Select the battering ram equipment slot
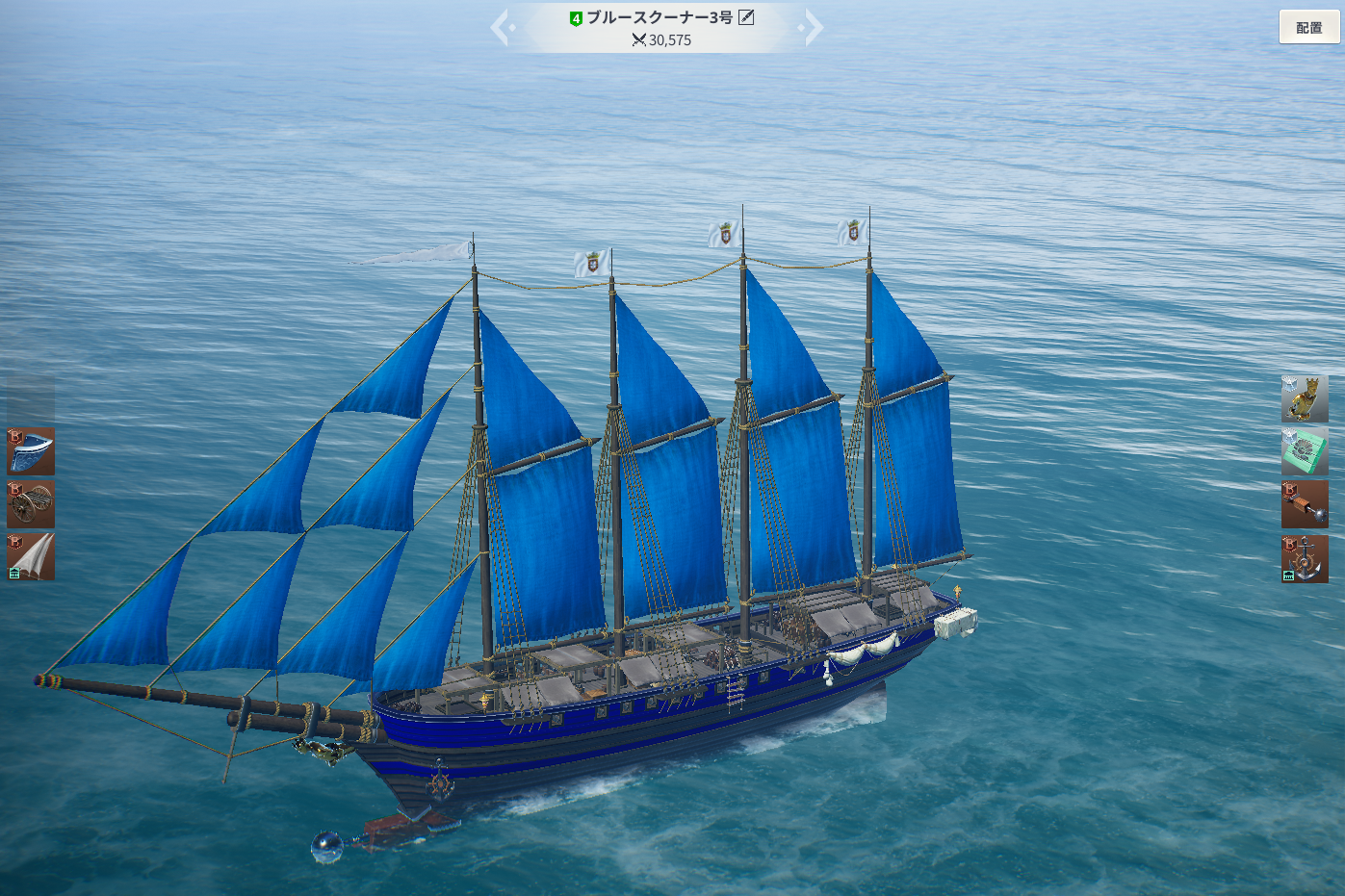The width and height of the screenshot is (1345, 896). (x=1305, y=504)
